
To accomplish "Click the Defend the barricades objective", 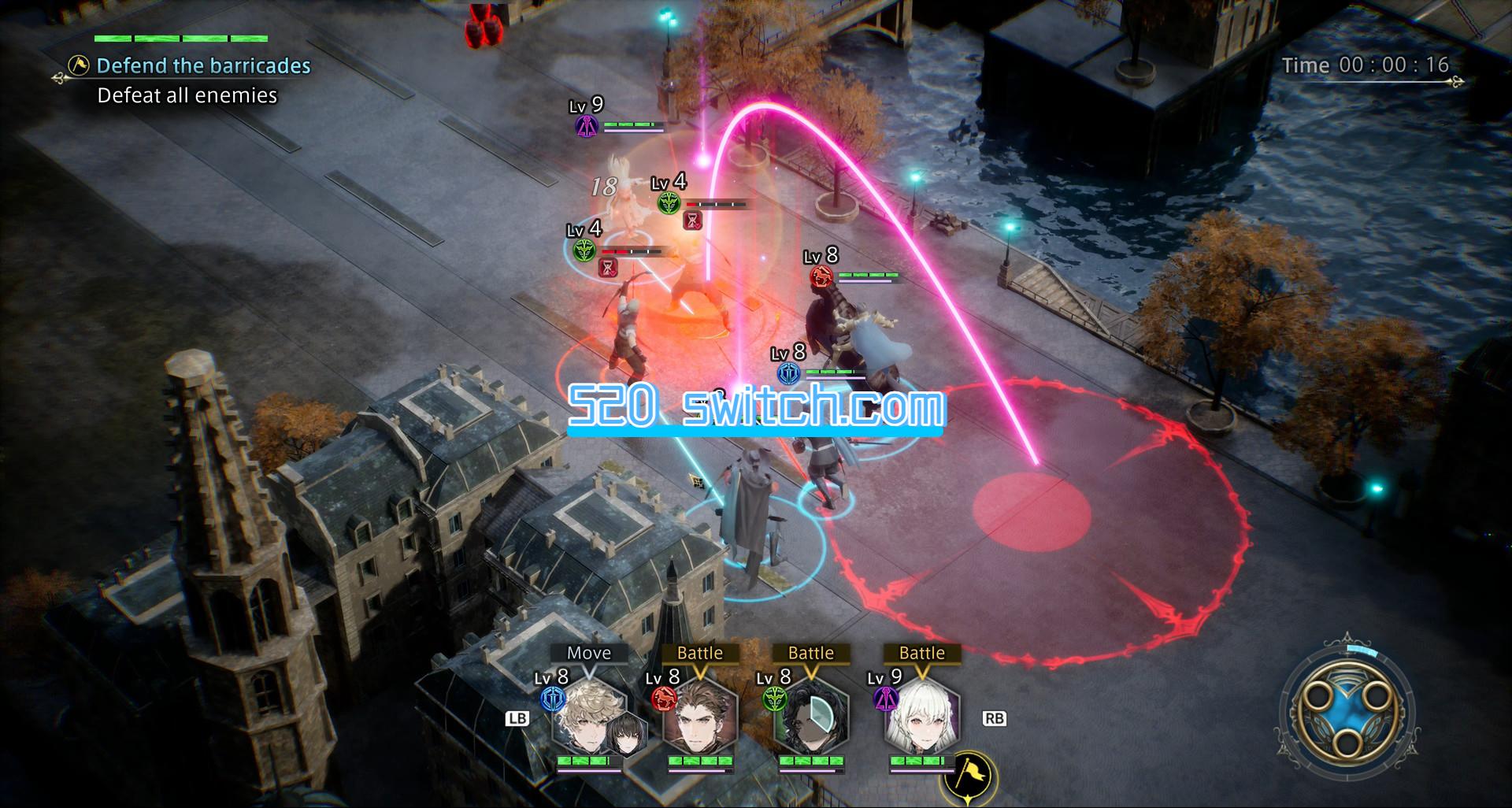I will pos(203,65).
